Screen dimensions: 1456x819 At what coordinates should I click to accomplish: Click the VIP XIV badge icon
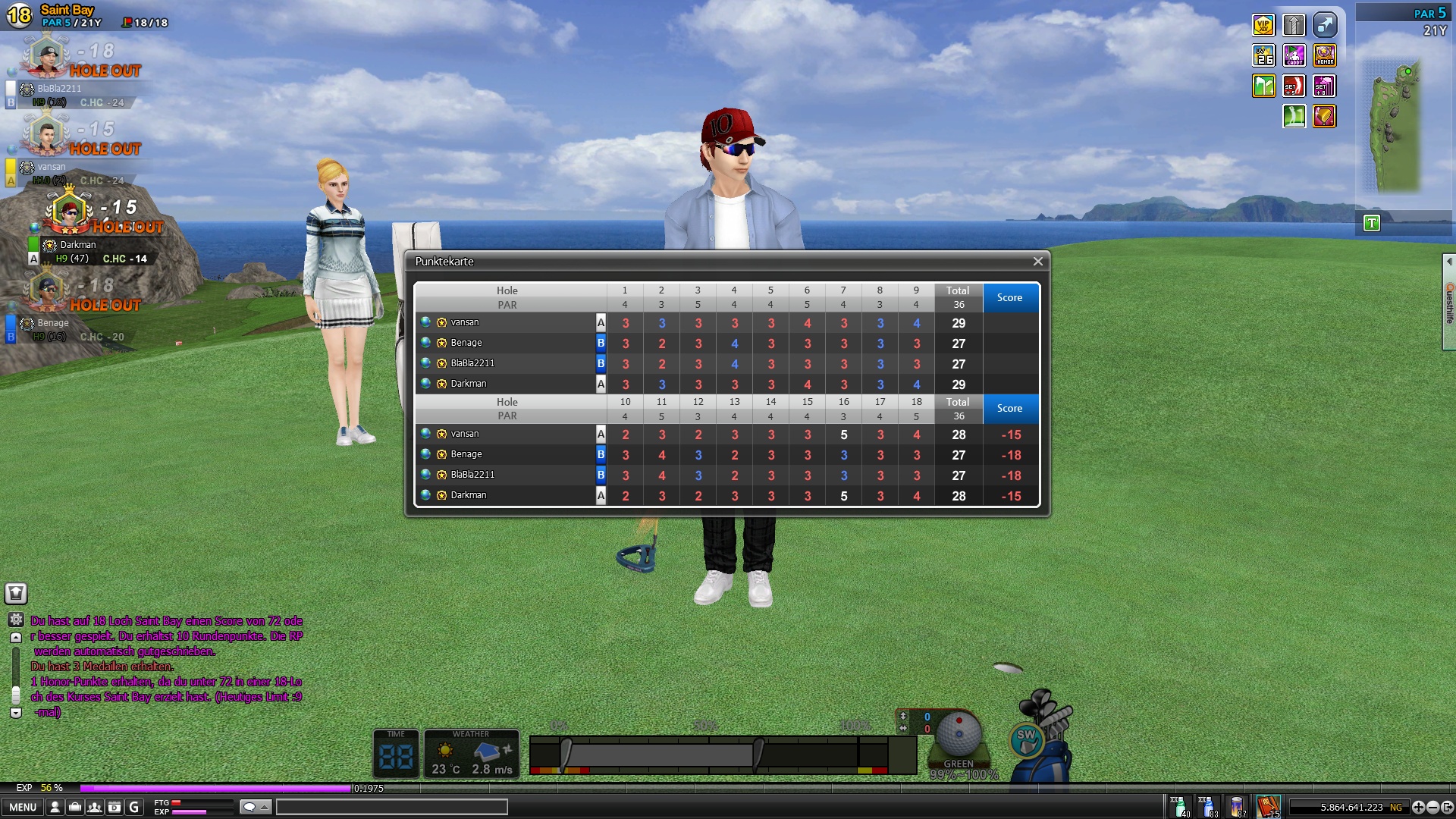[1263, 26]
